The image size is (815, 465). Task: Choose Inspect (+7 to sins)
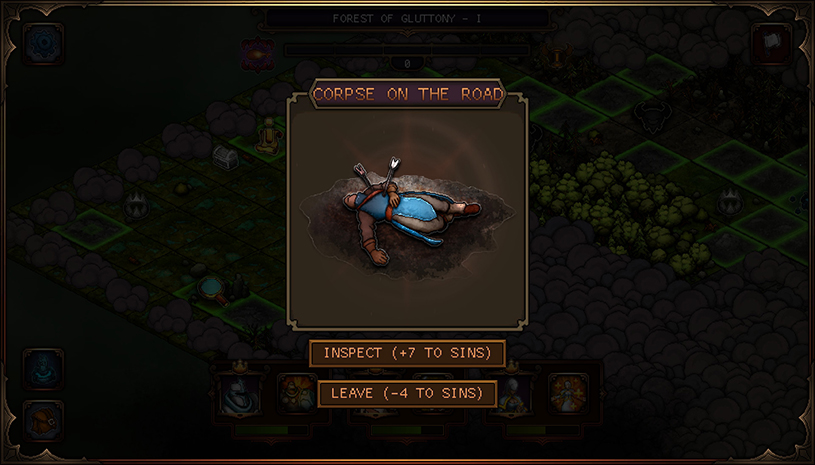click(407, 353)
